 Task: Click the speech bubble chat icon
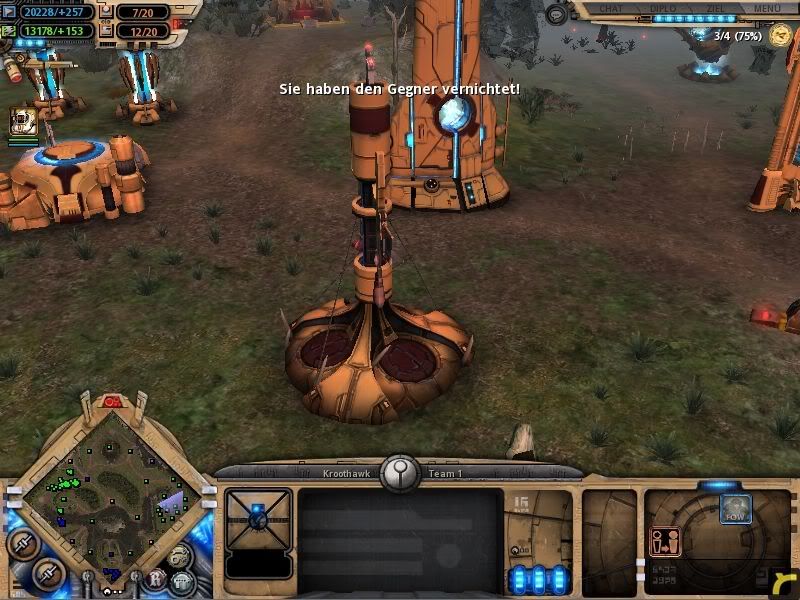556,13
